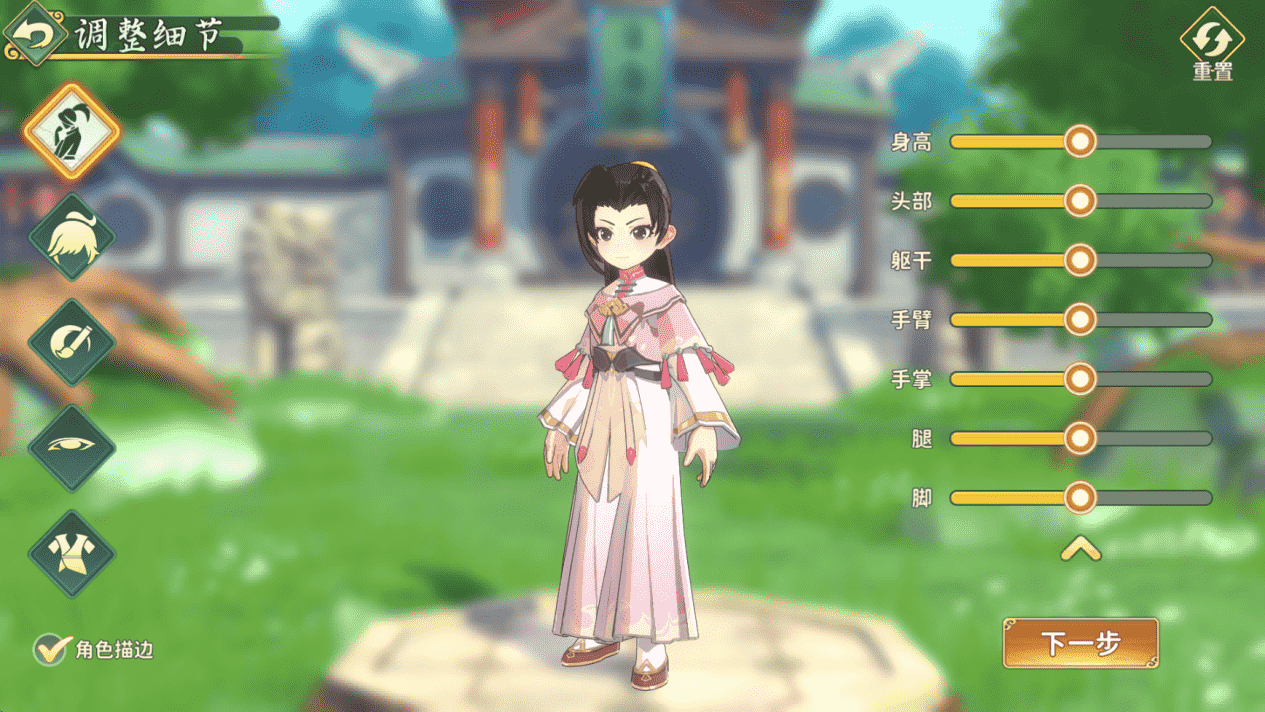
Task: Click the 腿 leg slider handle
Action: (x=1080, y=438)
